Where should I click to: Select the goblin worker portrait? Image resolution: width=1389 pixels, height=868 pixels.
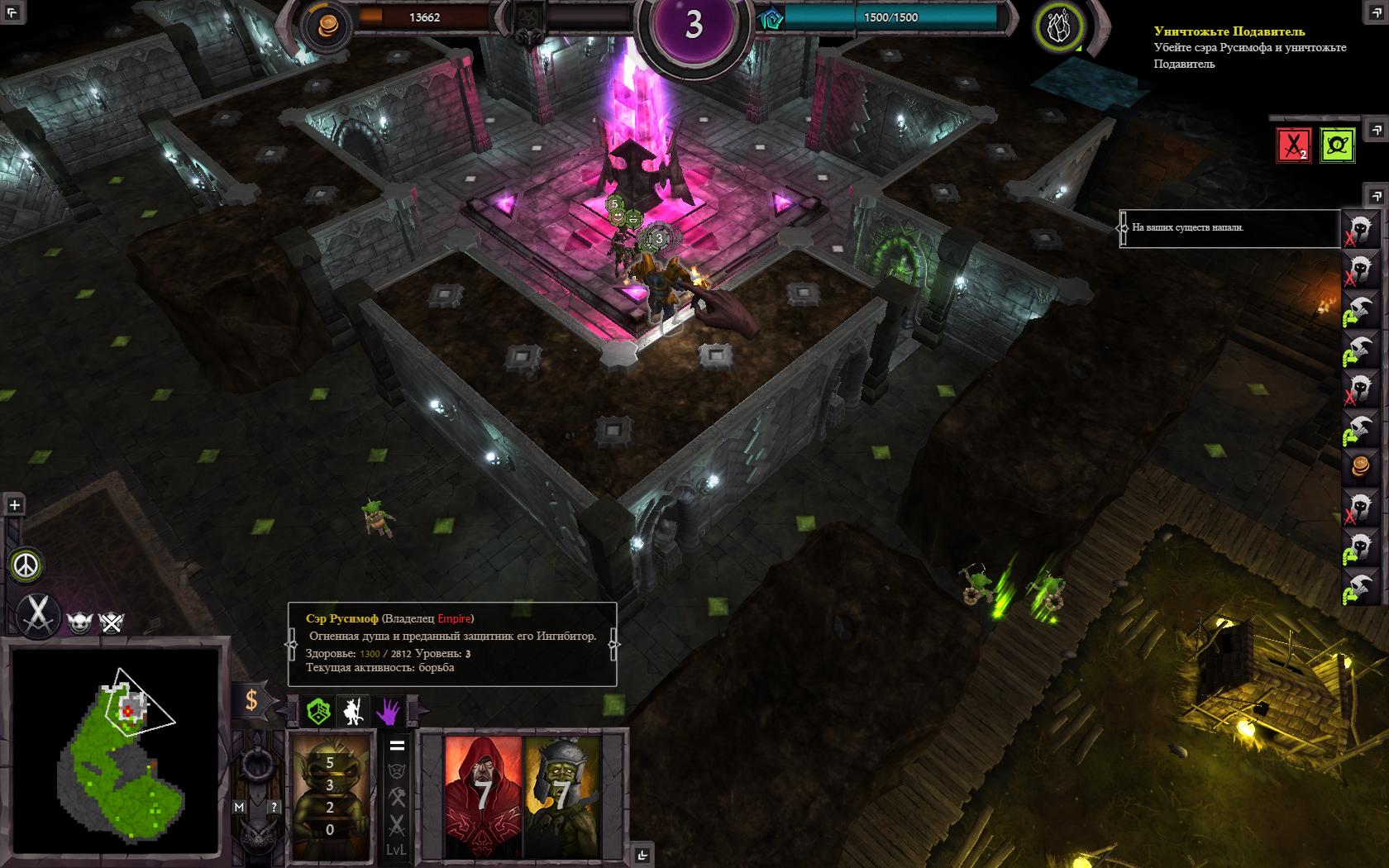[331, 794]
